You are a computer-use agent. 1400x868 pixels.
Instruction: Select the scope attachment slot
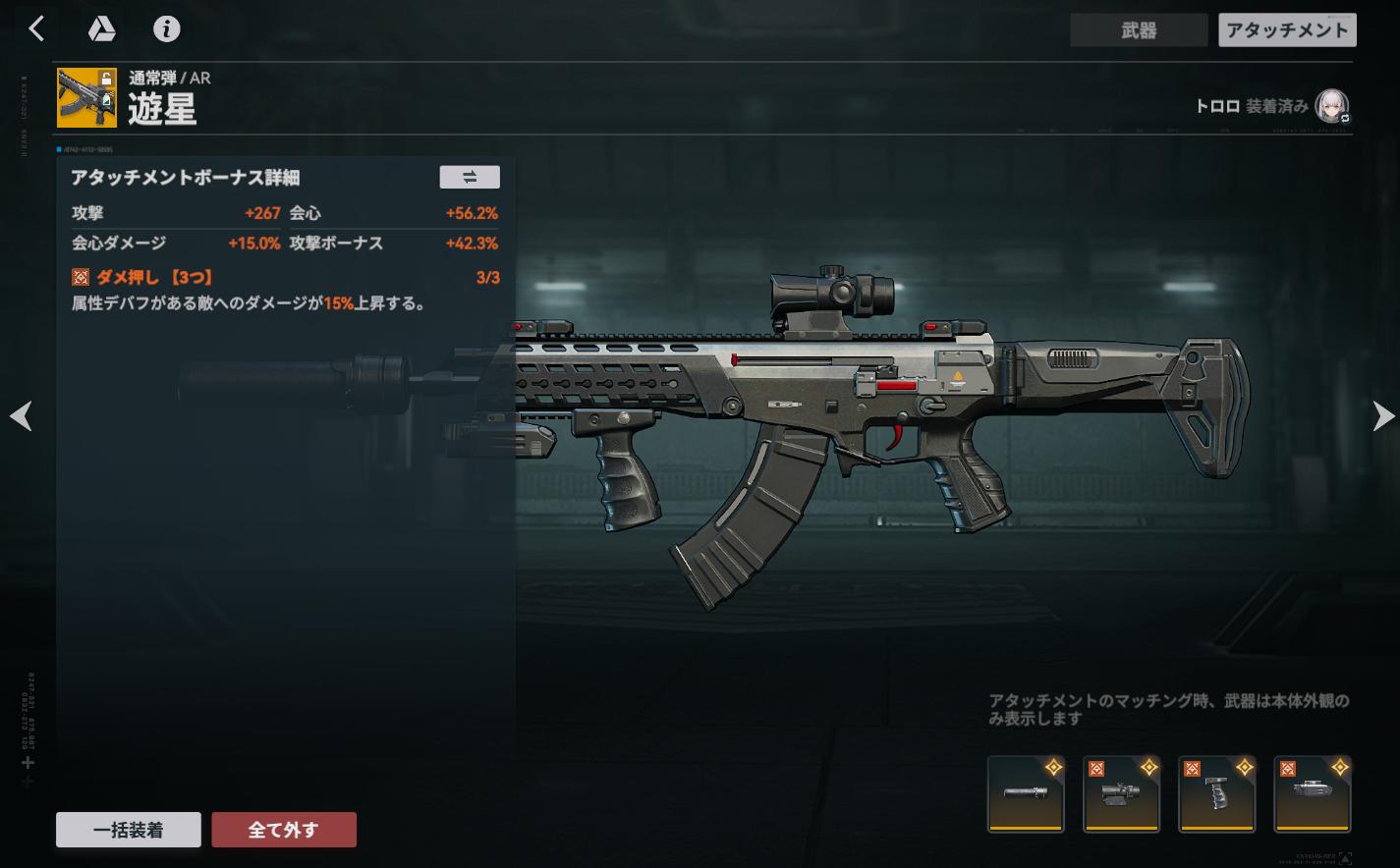click(x=1121, y=793)
